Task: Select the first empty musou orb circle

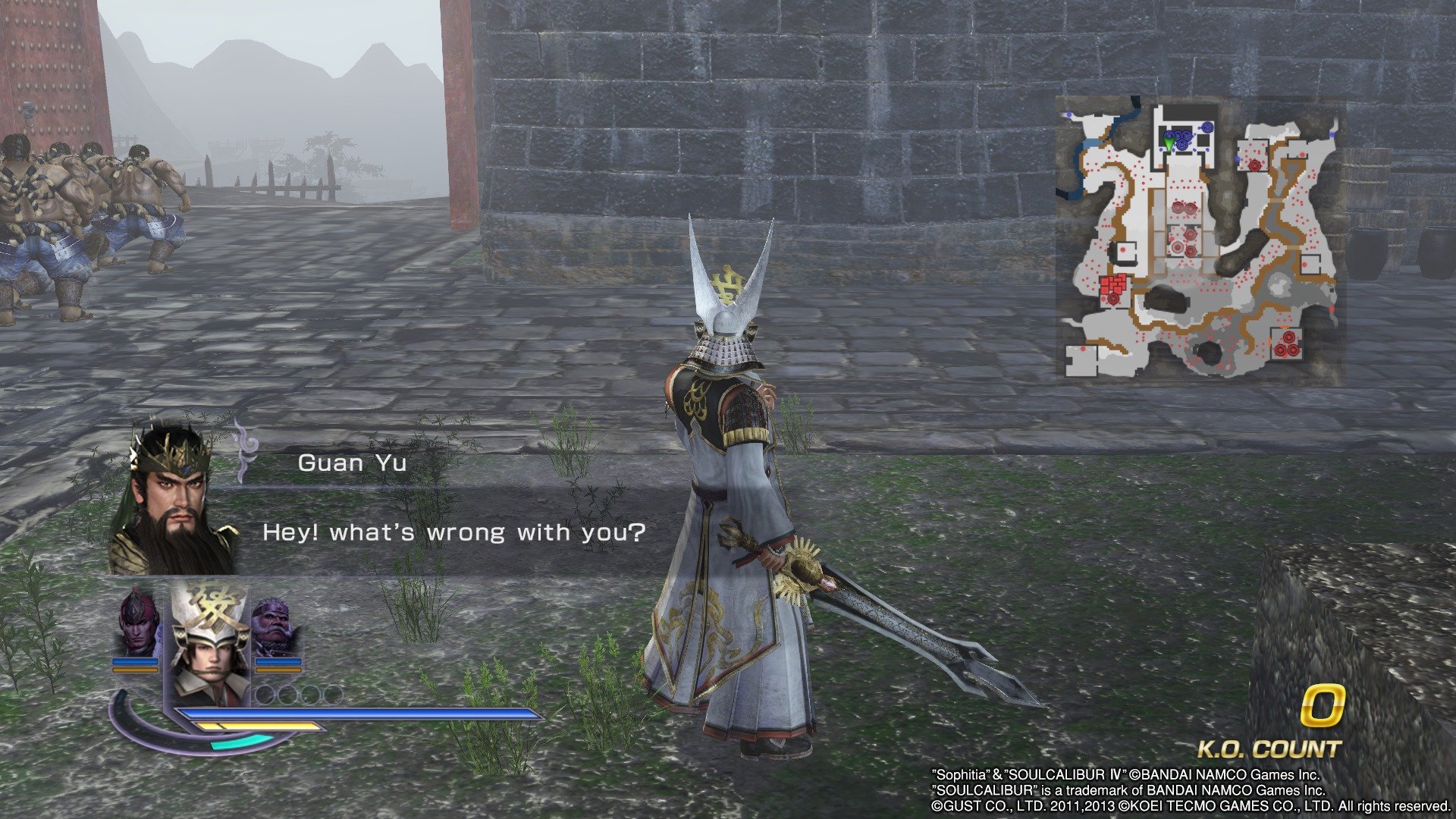Action: click(264, 695)
